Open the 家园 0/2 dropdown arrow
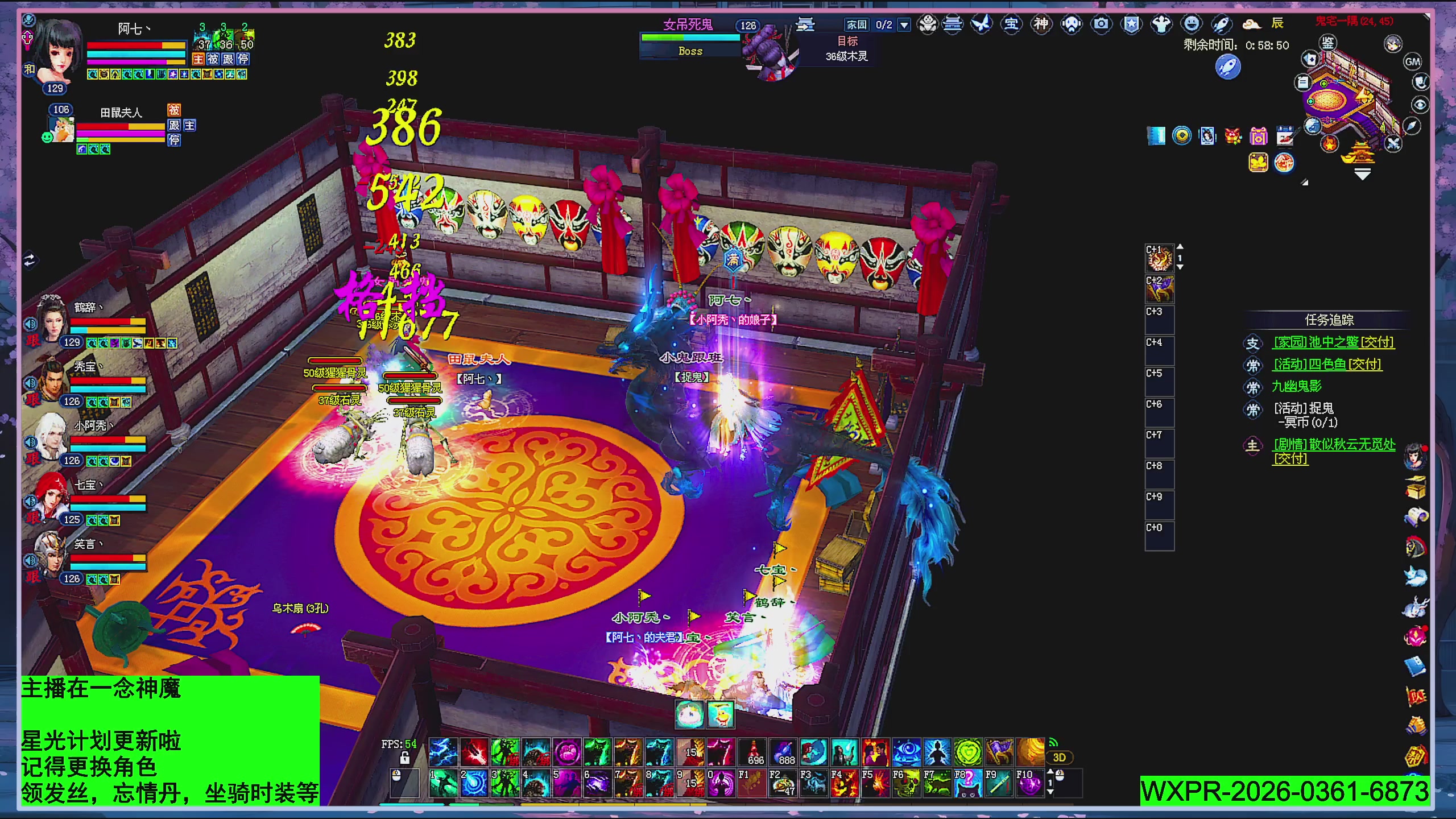The image size is (1456, 819). tap(903, 24)
